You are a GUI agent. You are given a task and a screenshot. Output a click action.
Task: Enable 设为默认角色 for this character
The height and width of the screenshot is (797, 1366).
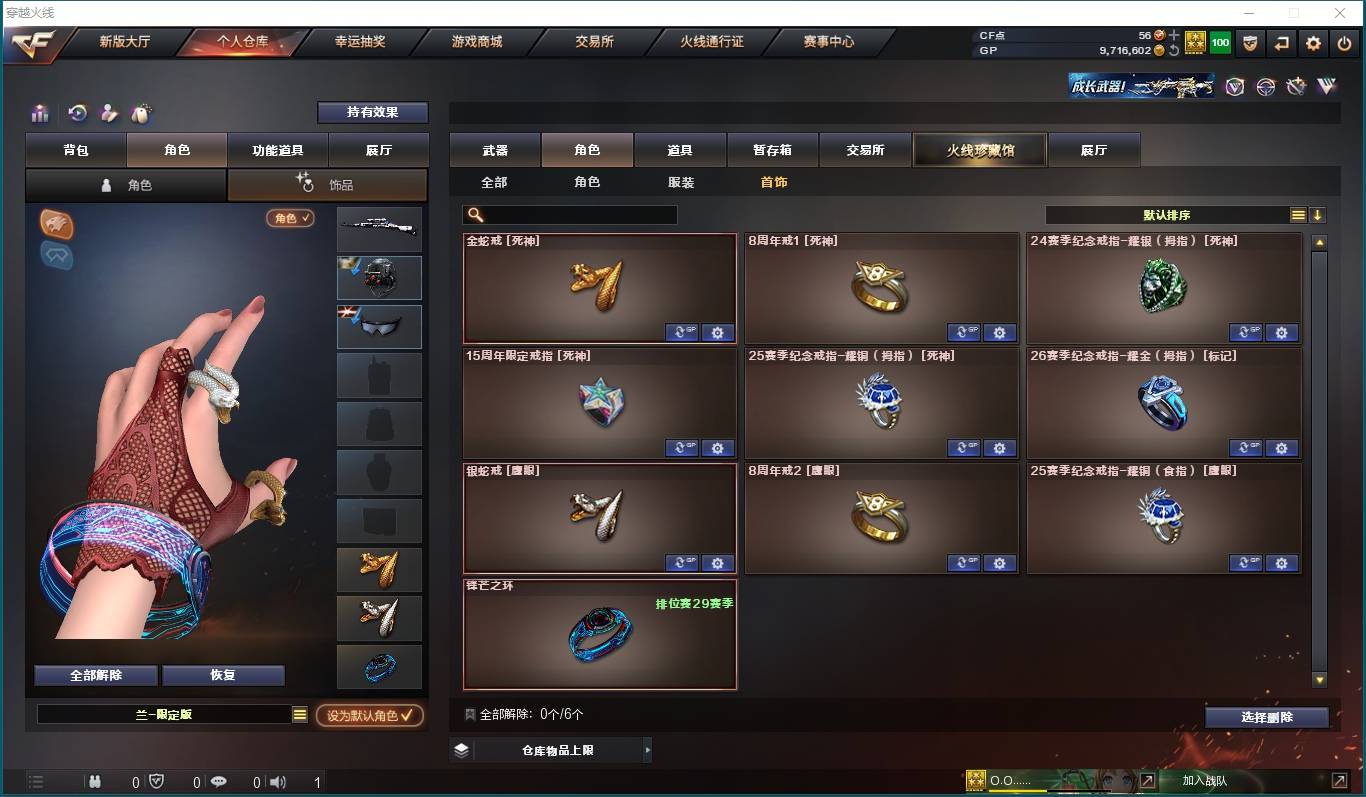point(370,715)
